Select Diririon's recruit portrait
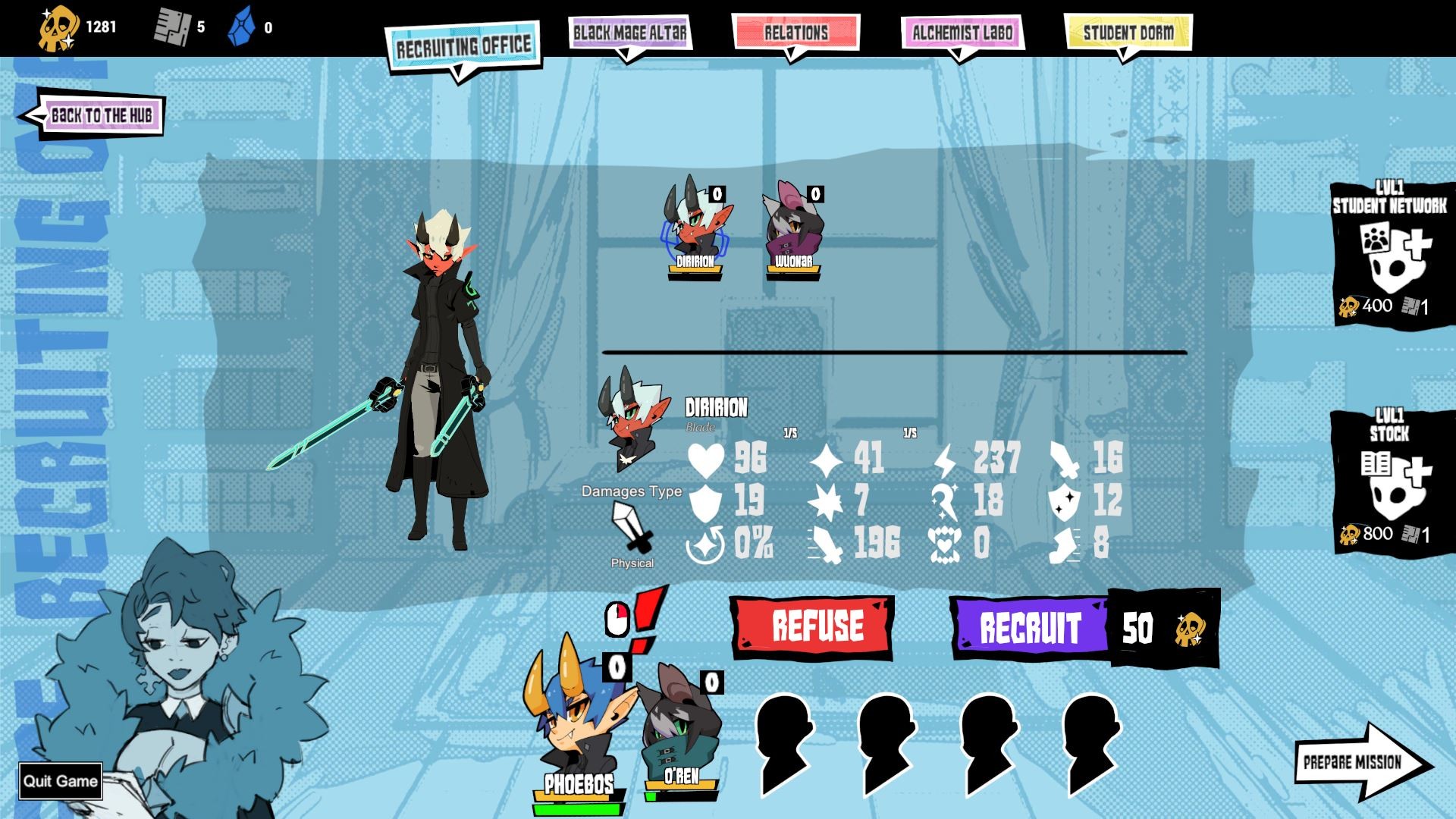 click(x=694, y=227)
